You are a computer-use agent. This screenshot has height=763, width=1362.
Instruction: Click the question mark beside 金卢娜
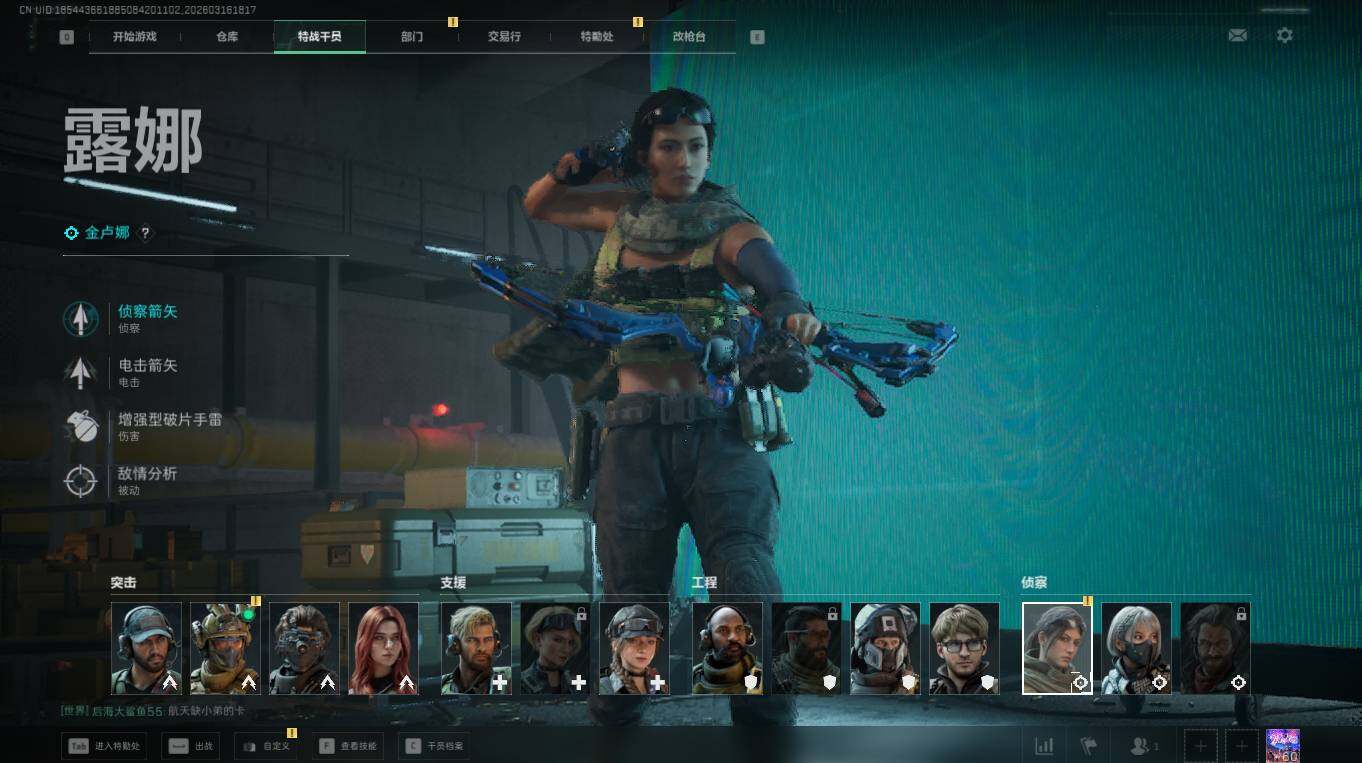(x=145, y=233)
